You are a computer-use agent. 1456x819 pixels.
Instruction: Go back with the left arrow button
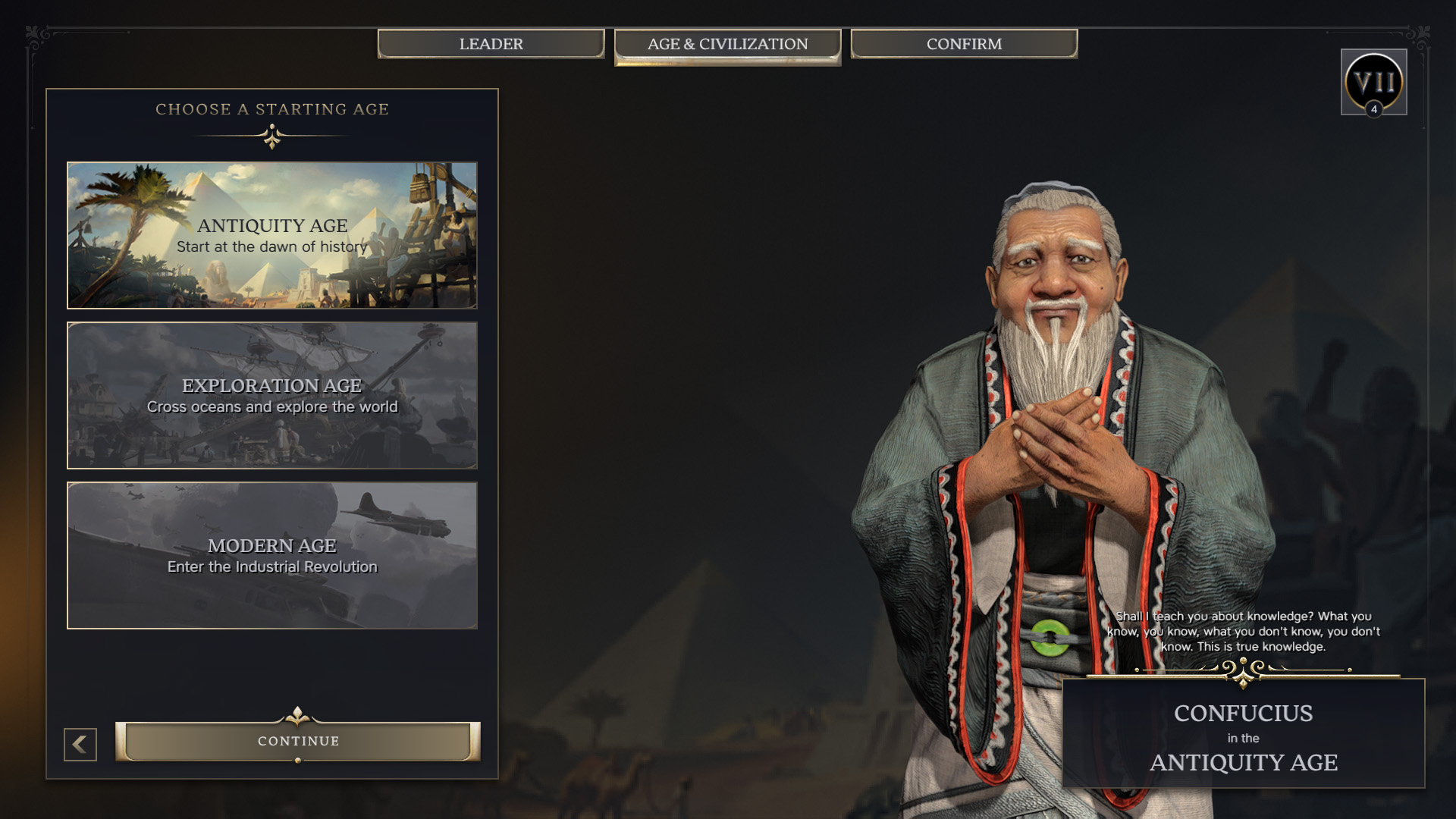click(80, 745)
